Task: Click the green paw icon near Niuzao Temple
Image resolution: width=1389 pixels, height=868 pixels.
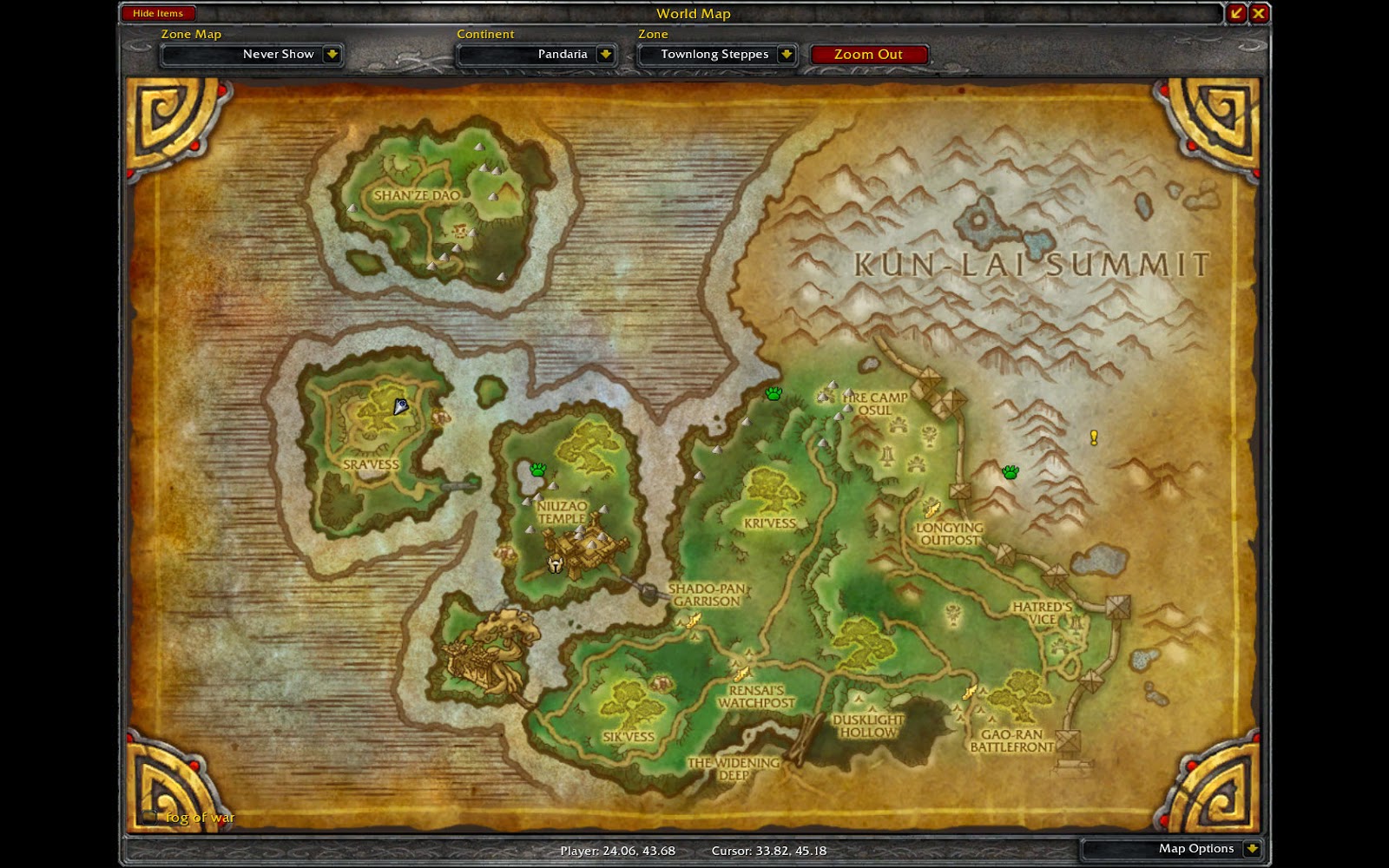Action: tap(537, 470)
